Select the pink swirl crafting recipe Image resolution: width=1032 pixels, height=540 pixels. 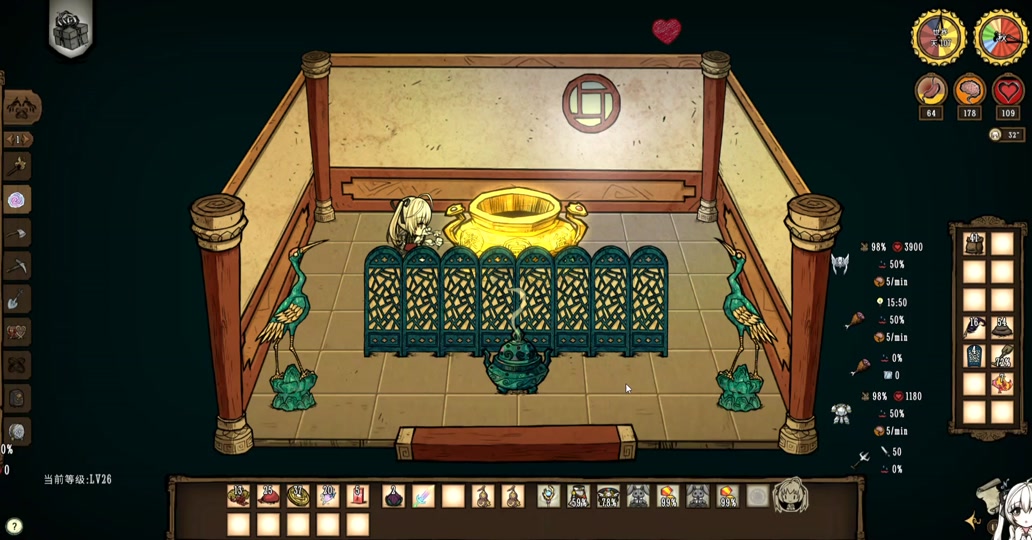[x=18, y=200]
